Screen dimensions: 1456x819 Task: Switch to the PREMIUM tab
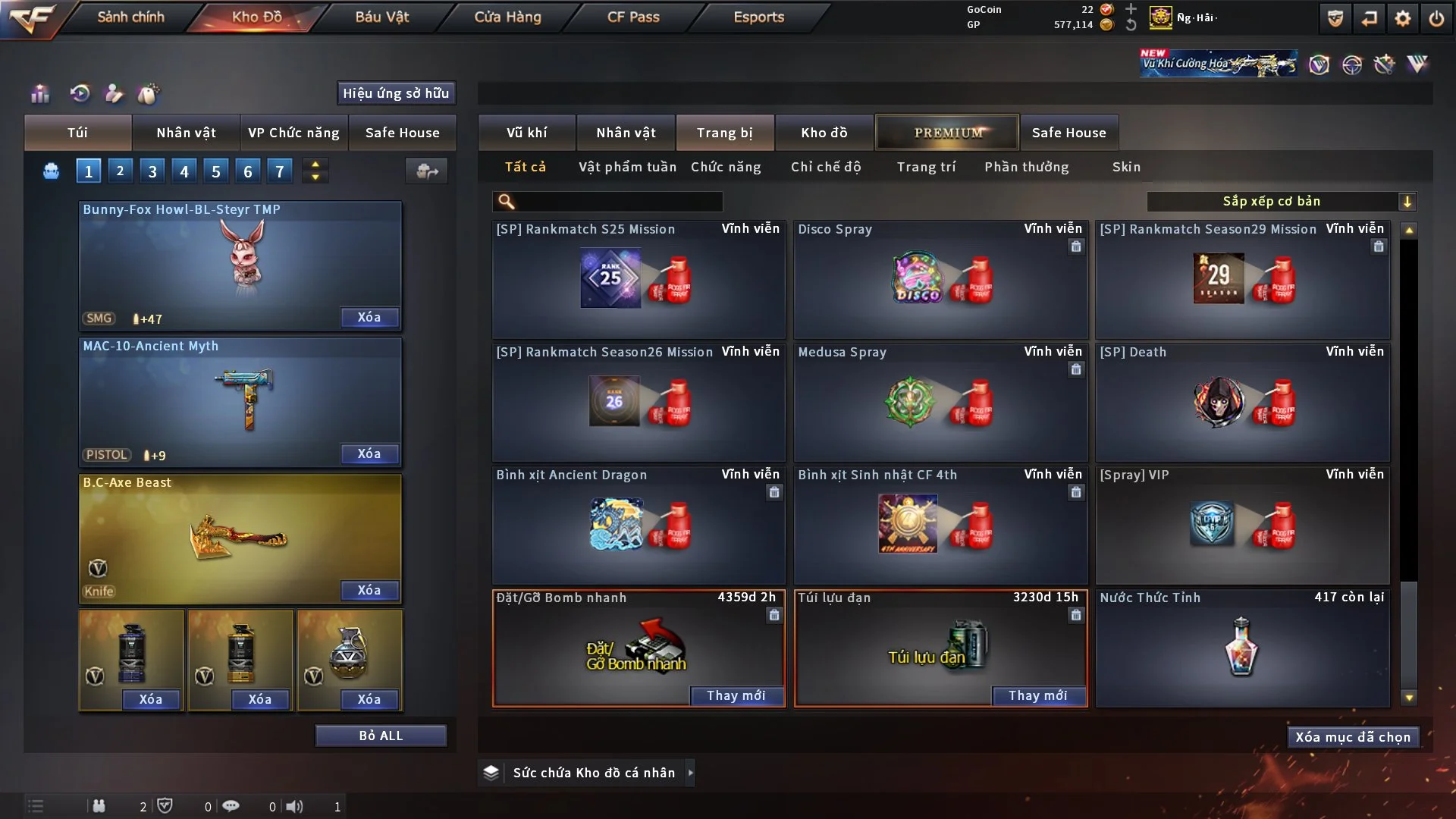[948, 133]
